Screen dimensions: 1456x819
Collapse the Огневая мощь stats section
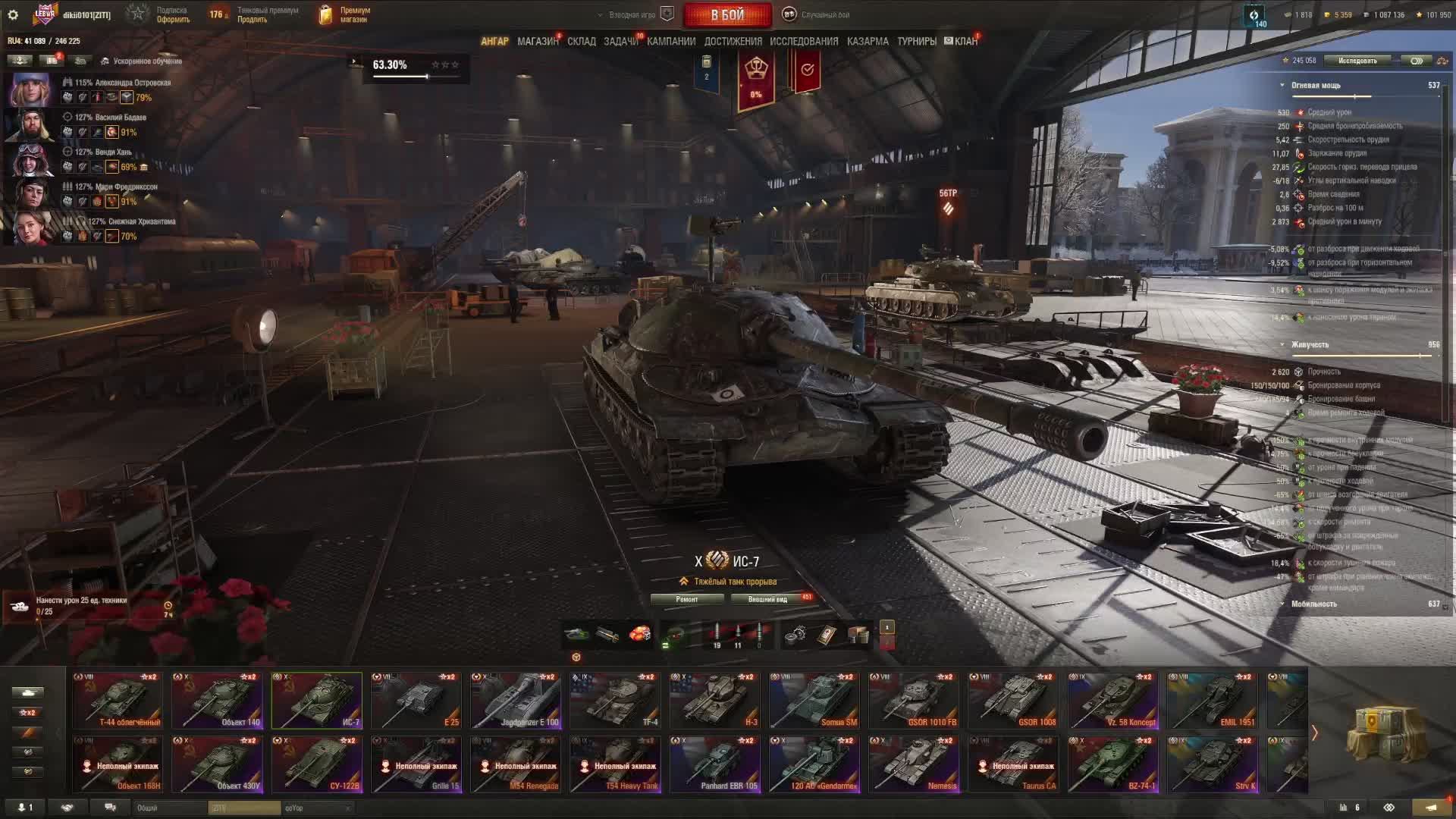point(1282,86)
